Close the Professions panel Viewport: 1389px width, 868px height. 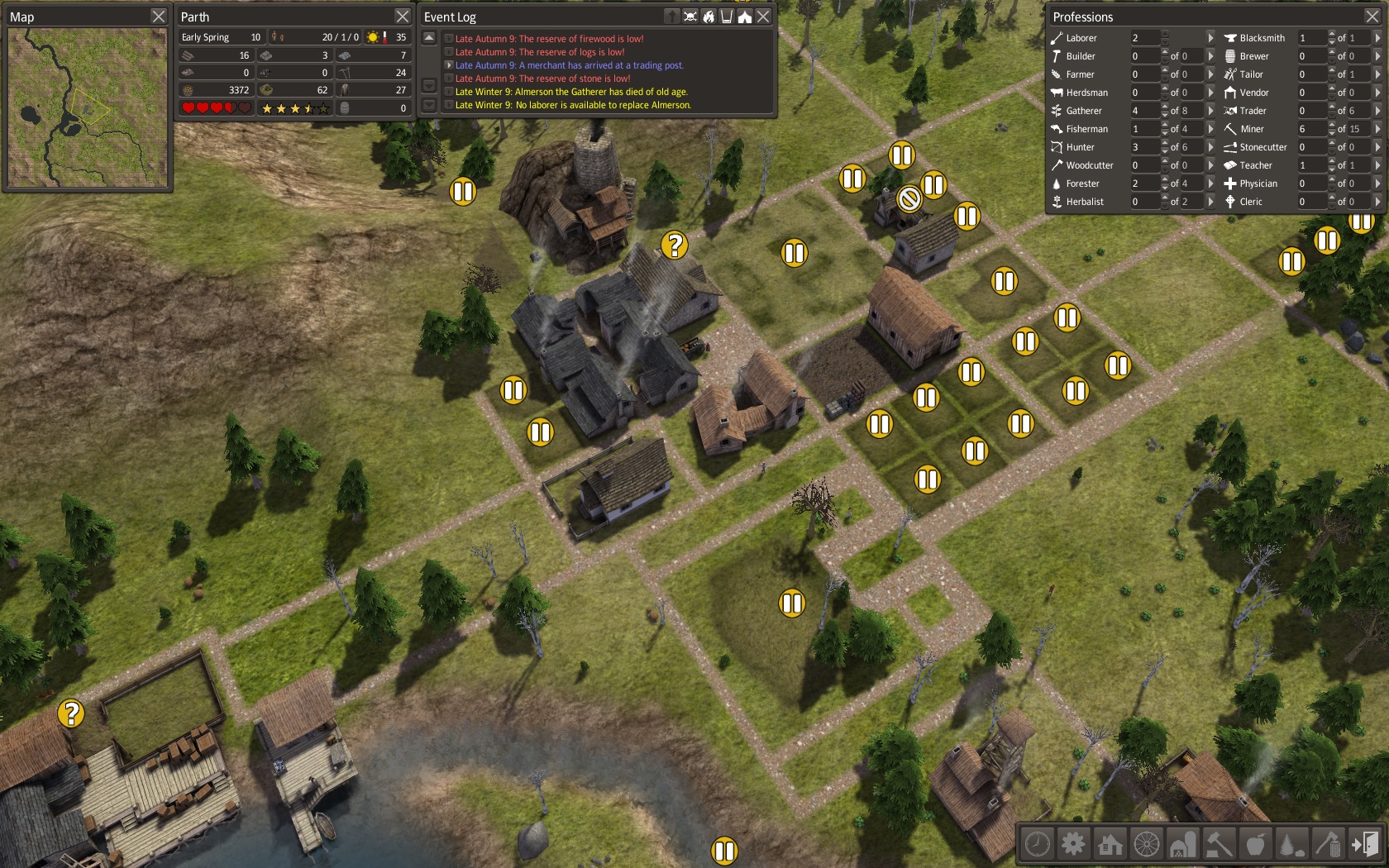[x=1372, y=17]
